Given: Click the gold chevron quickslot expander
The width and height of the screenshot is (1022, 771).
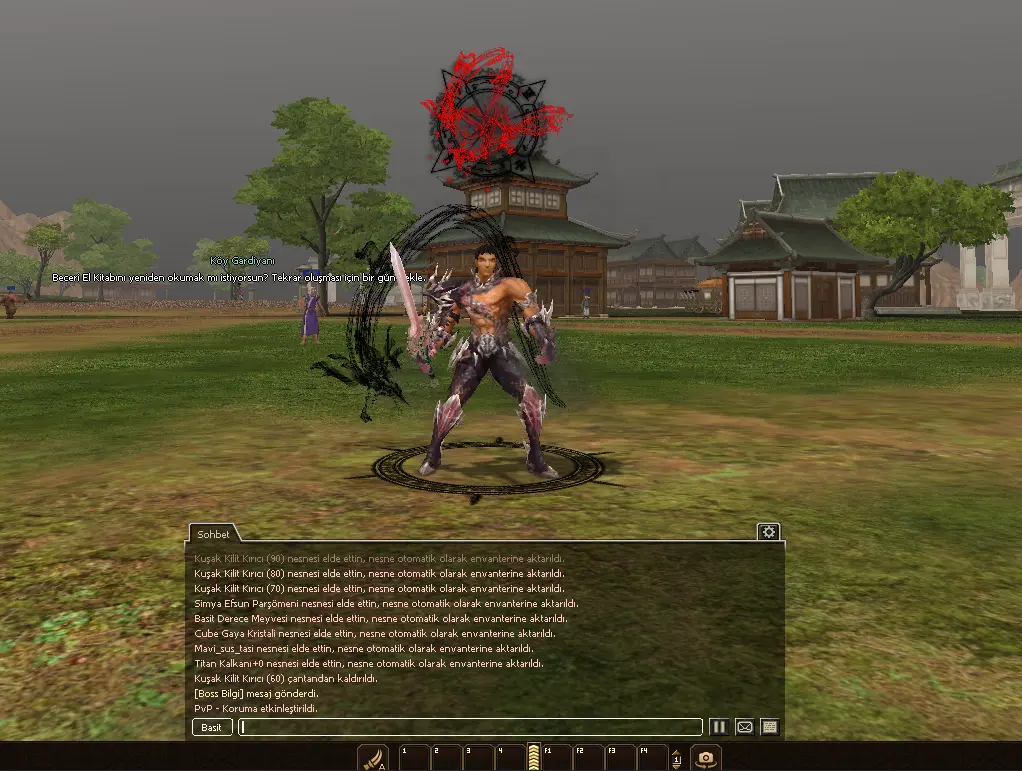Looking at the screenshot, I should point(534,757).
